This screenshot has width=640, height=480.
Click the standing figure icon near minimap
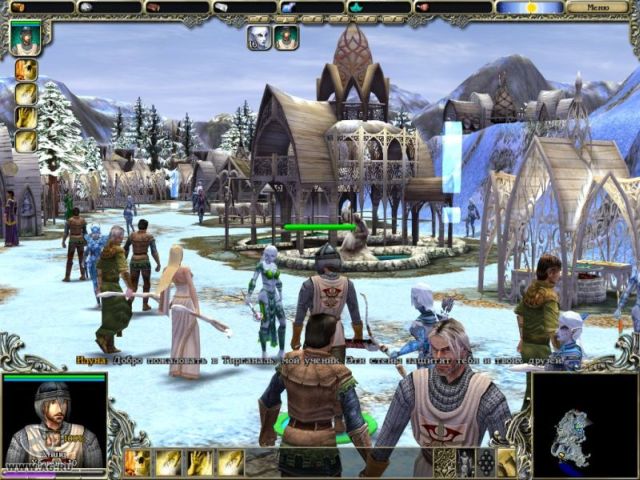tap(466, 462)
